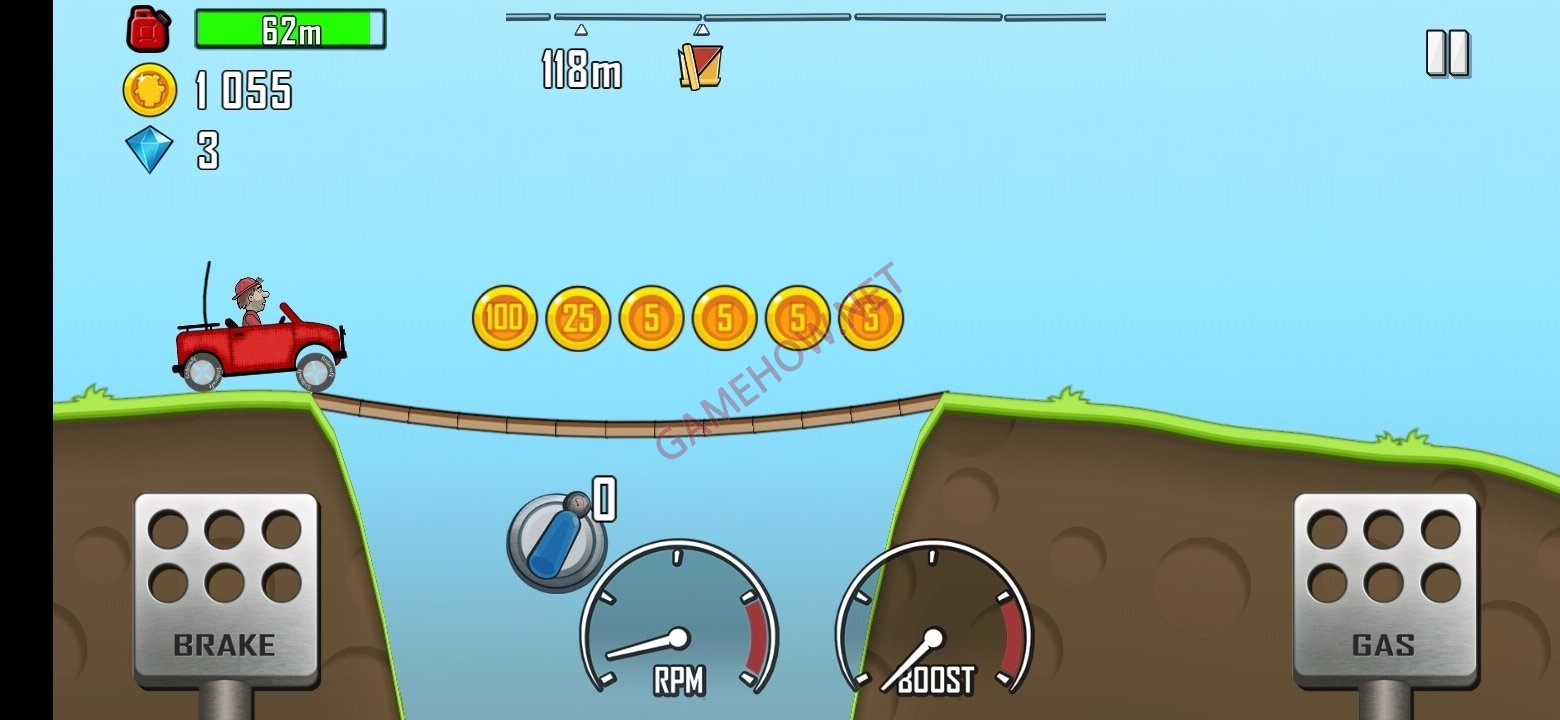This screenshot has width=1560, height=720.
Task: Click the red car with the driver
Action: [x=255, y=335]
